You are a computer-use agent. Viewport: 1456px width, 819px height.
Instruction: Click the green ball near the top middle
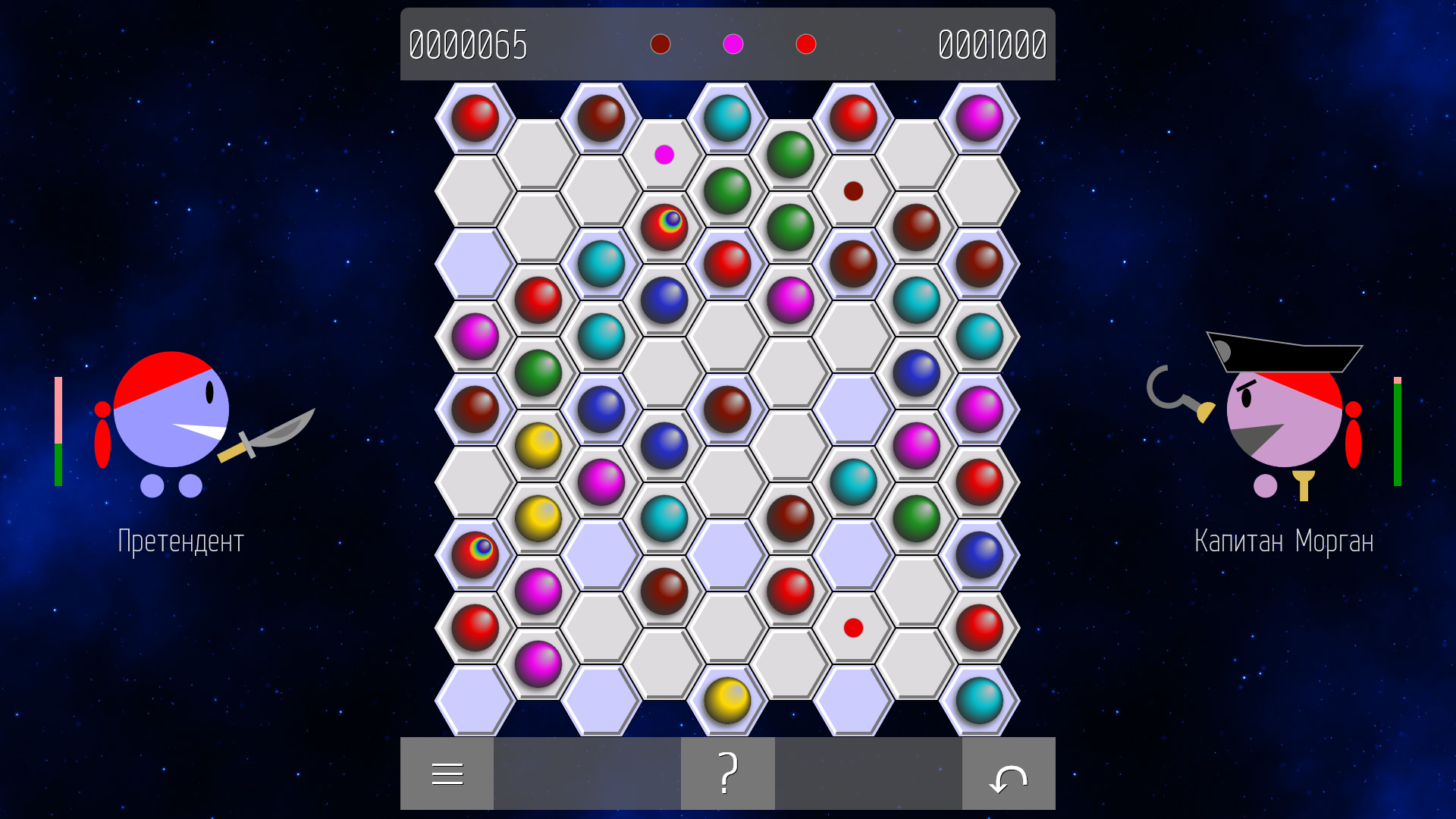tap(791, 155)
